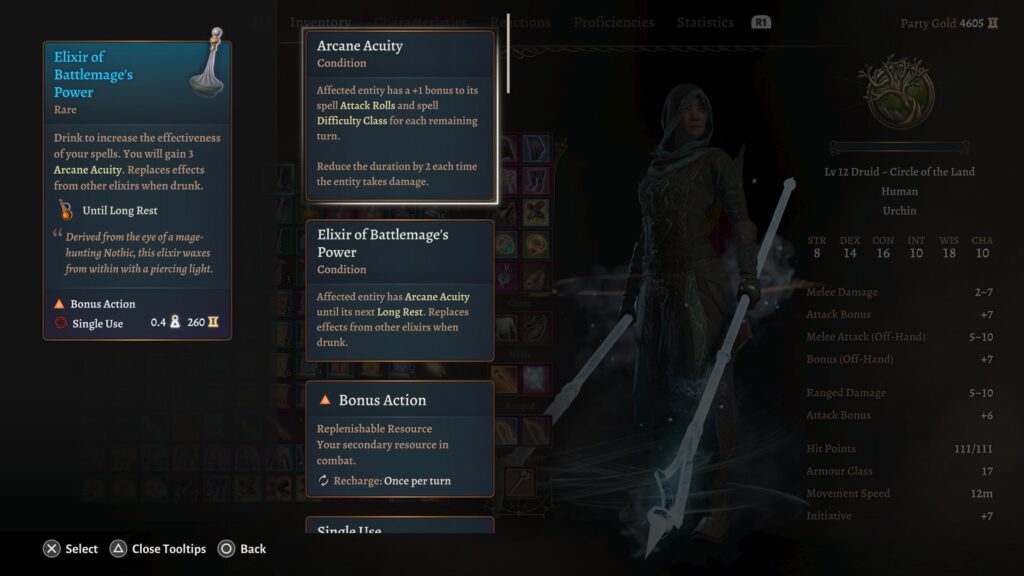
Task: Switch to the Statistics tab
Action: pos(705,22)
